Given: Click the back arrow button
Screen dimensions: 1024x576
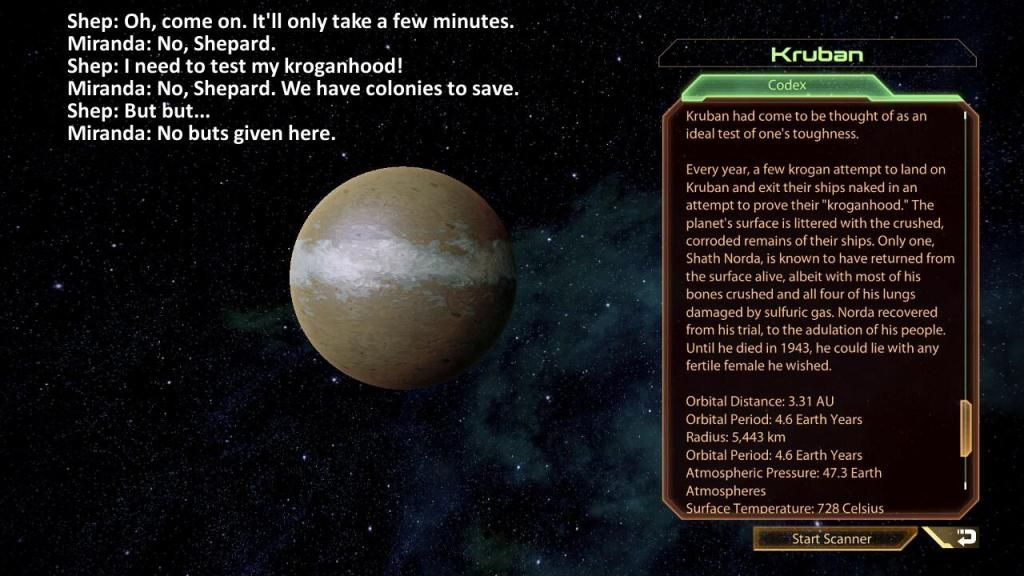Looking at the screenshot, I should (x=962, y=538).
